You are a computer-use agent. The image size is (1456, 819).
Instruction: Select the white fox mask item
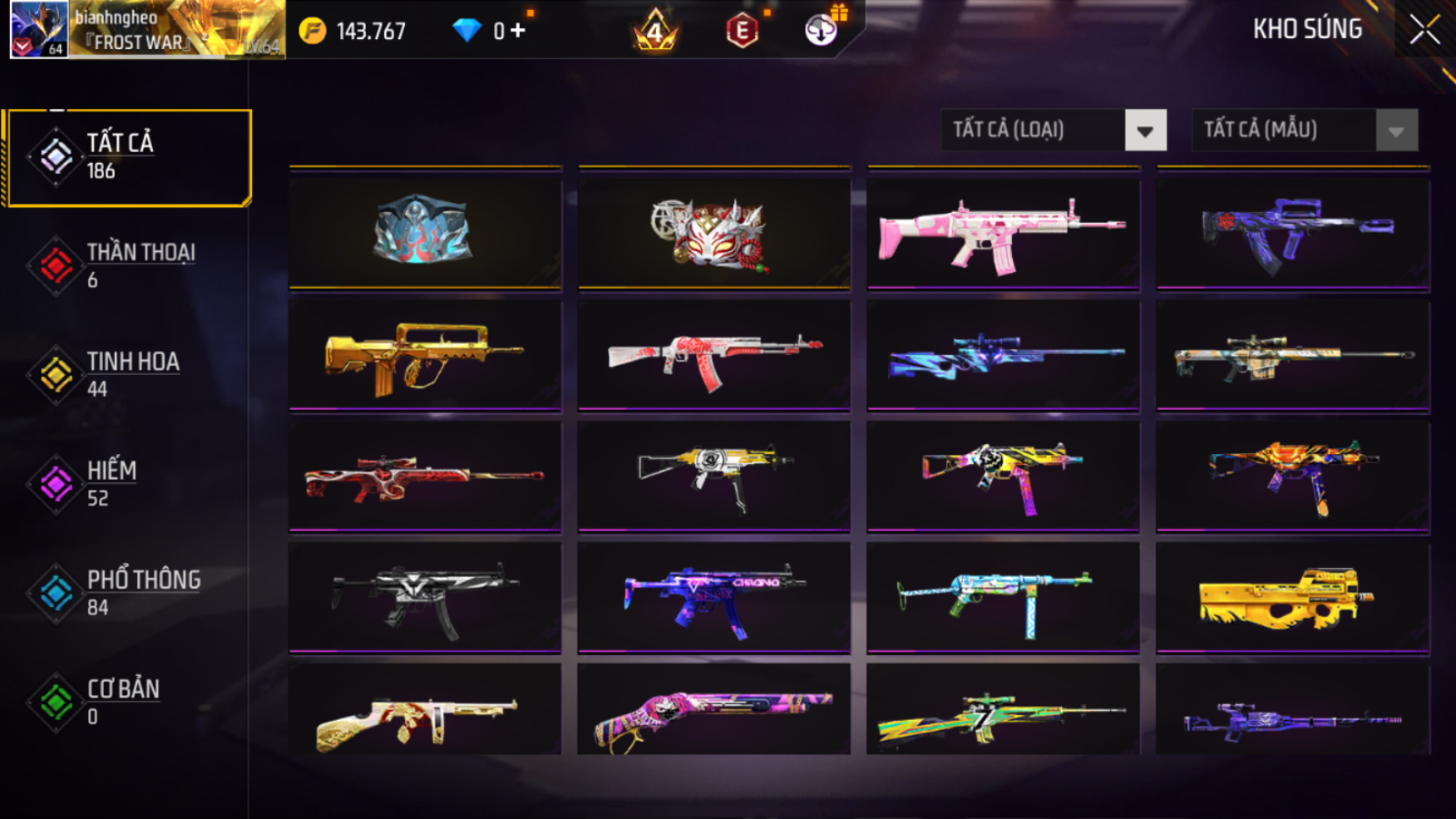(714, 234)
